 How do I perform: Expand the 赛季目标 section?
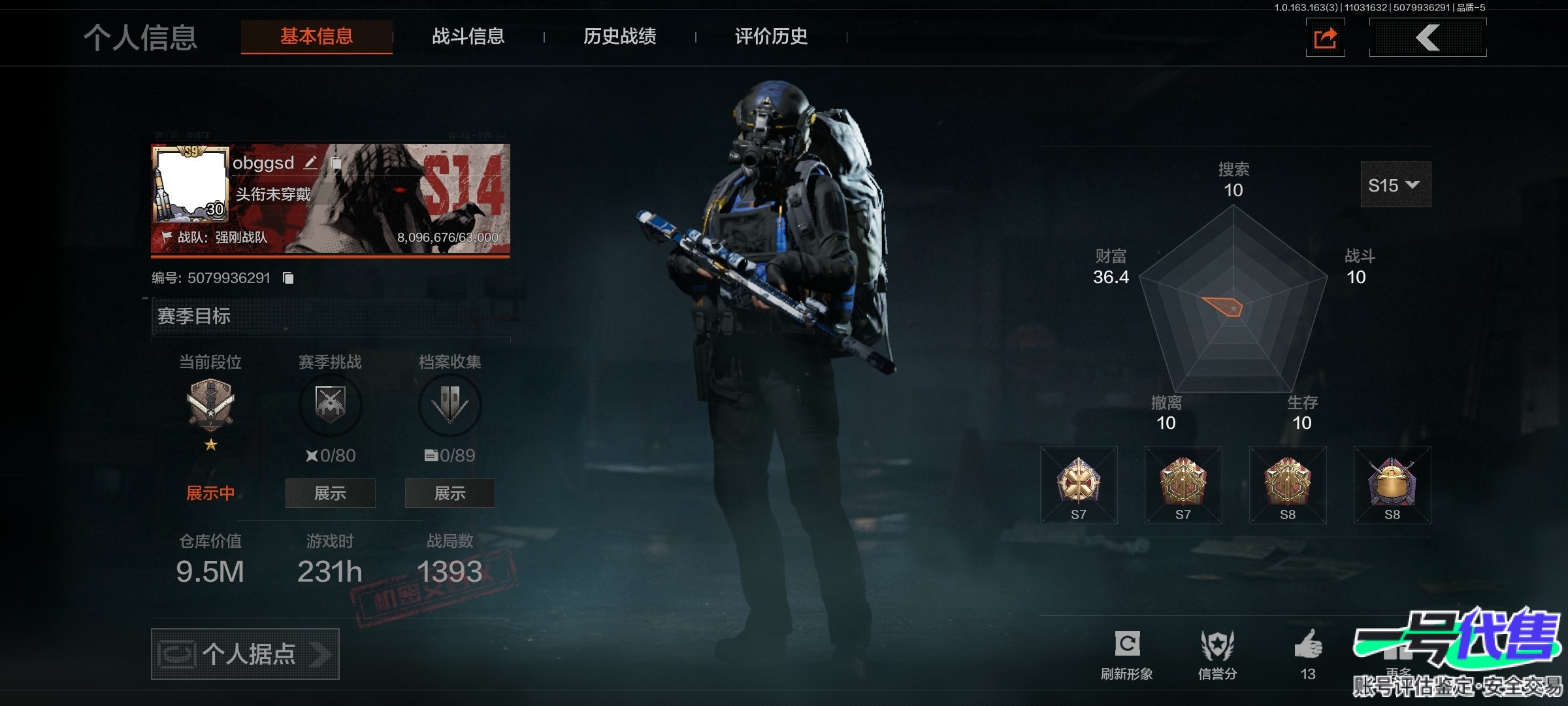[x=331, y=316]
